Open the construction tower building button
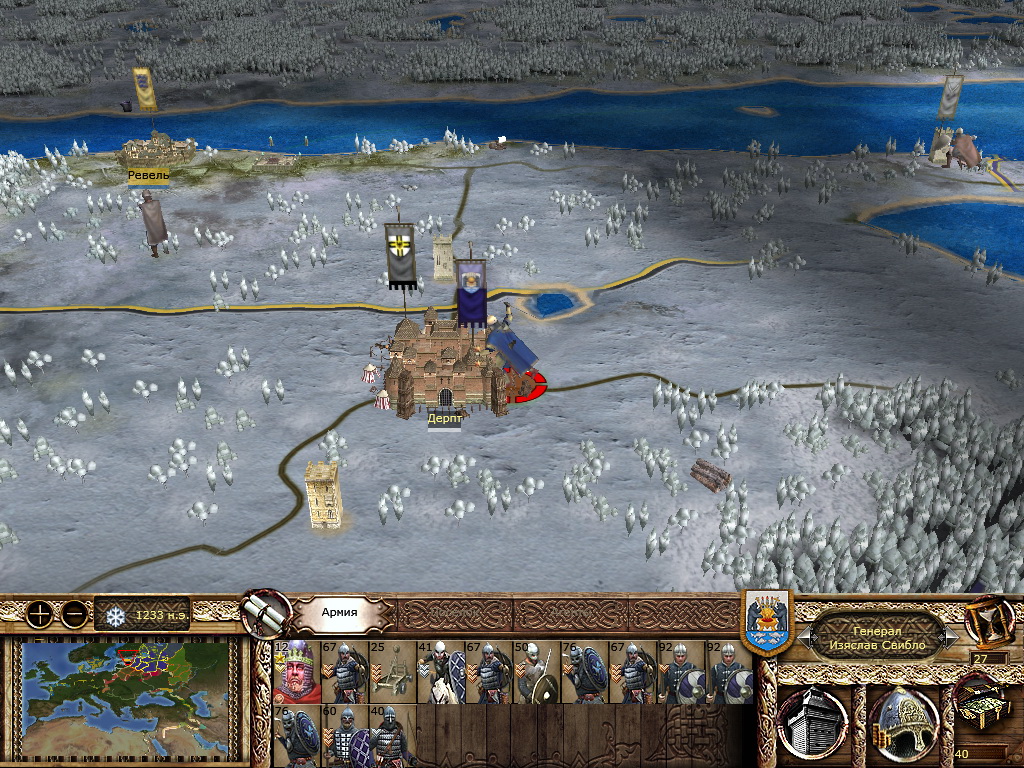Image resolution: width=1024 pixels, height=768 pixels. [813, 723]
